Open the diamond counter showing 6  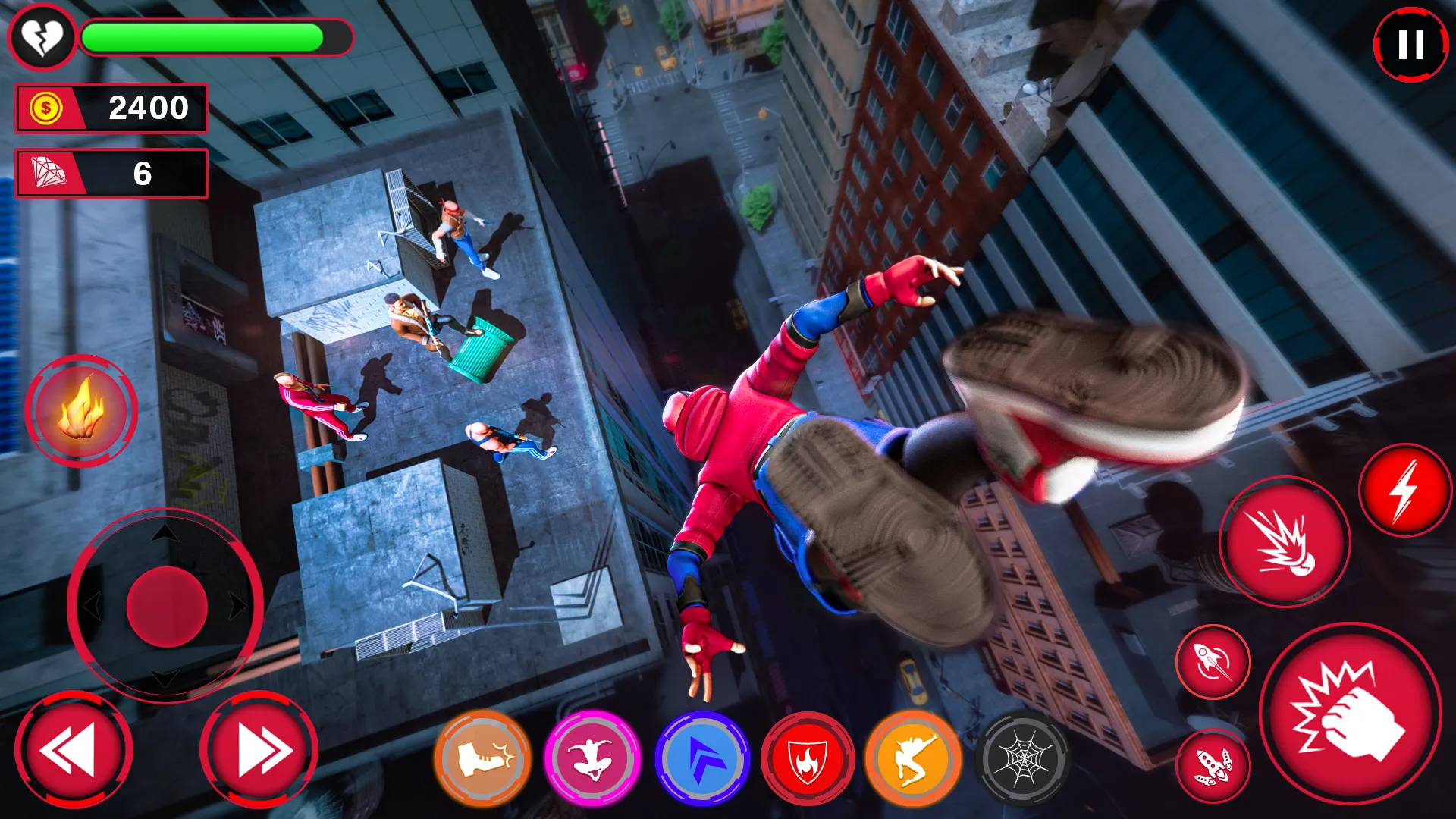[x=111, y=173]
